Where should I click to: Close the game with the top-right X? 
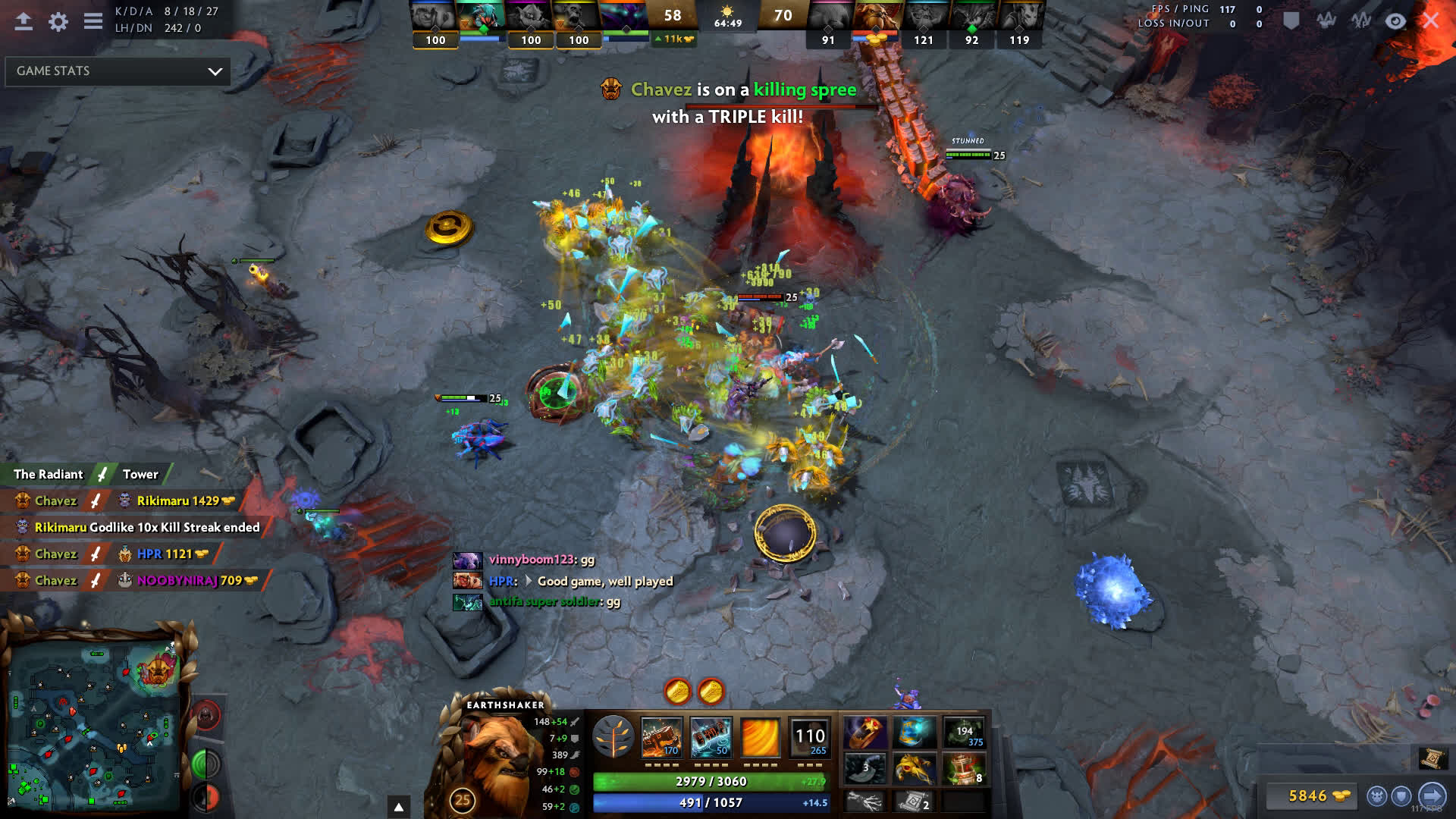coord(1430,20)
